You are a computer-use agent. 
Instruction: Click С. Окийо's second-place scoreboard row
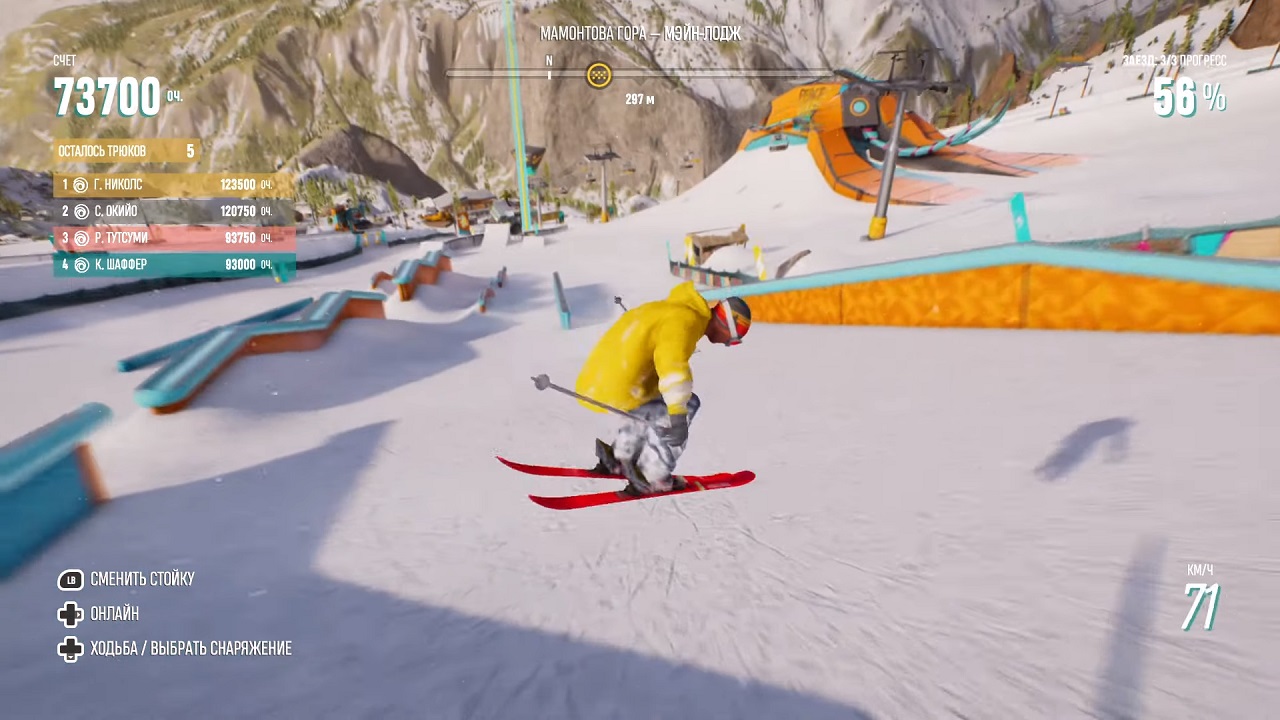pyautogui.click(x=174, y=212)
